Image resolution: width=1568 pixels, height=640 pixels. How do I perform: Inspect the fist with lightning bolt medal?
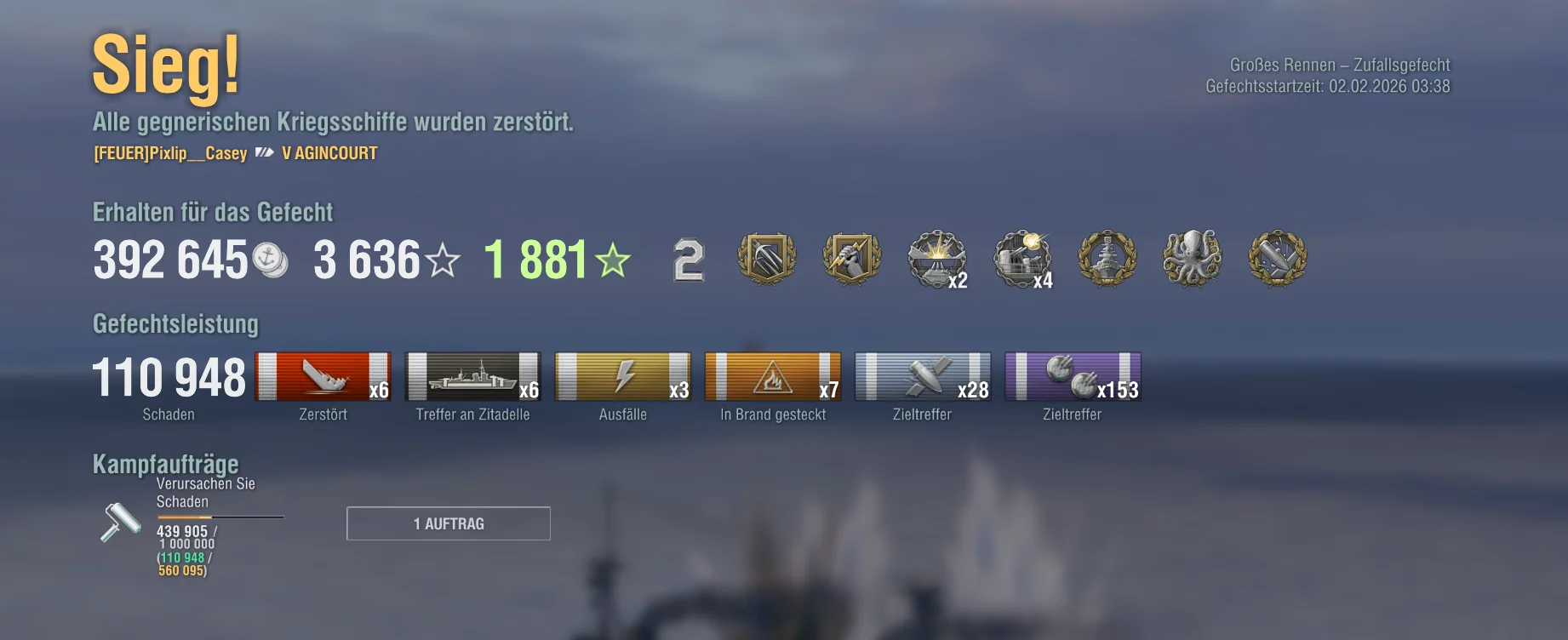point(851,258)
